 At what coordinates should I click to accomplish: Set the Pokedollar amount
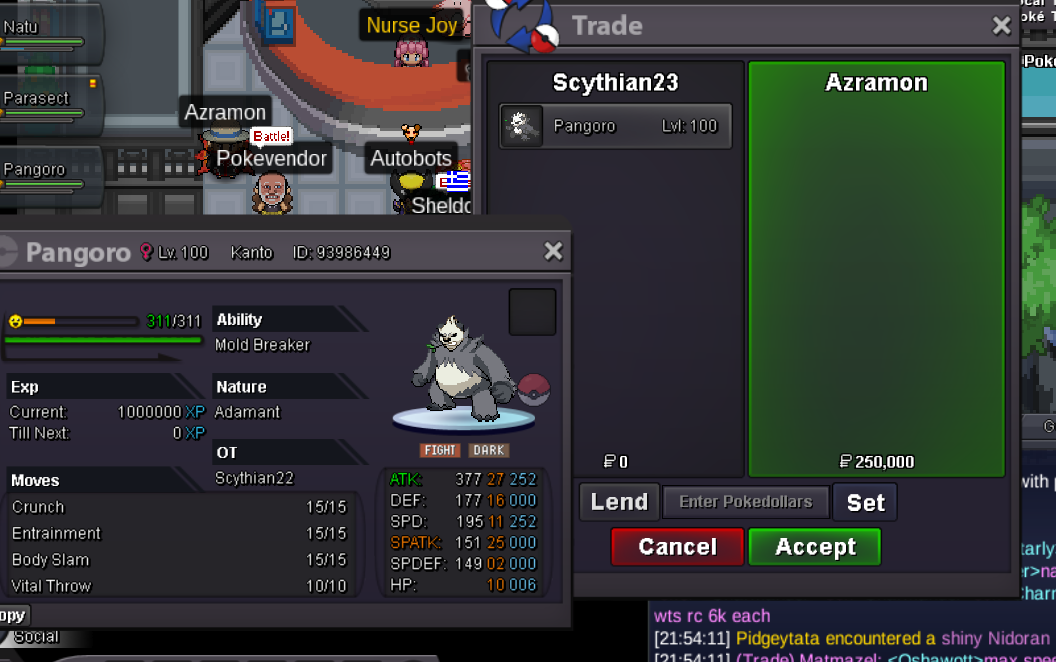pyautogui.click(x=865, y=502)
